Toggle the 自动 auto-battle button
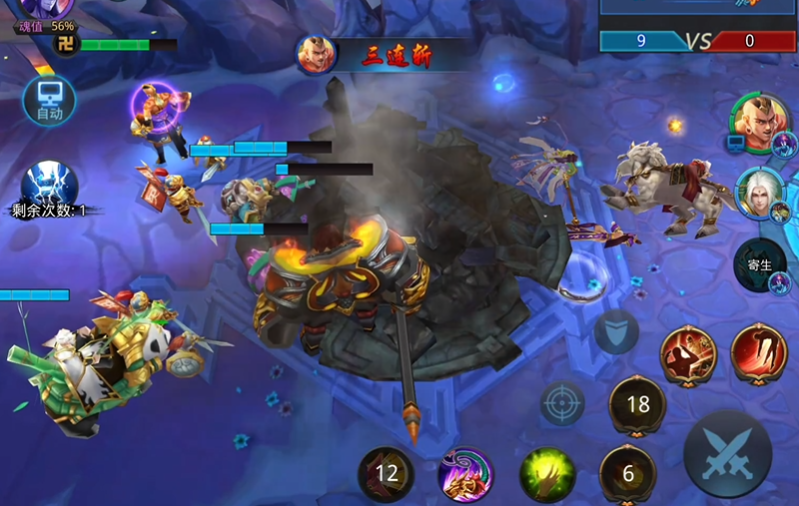 click(49, 101)
